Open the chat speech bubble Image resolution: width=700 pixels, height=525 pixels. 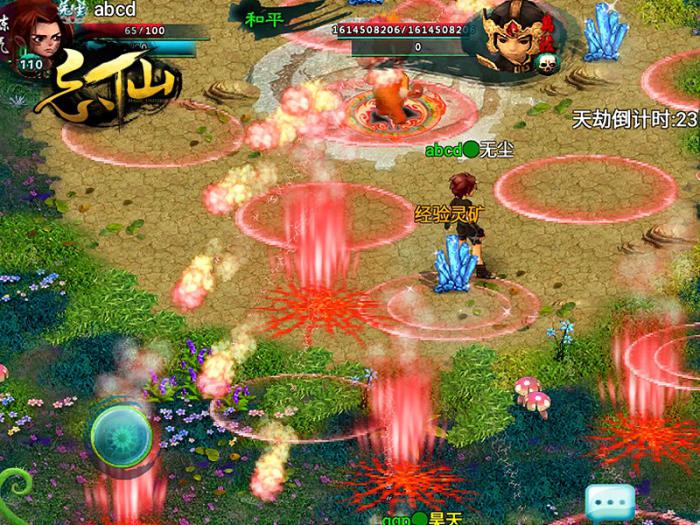click(610, 499)
